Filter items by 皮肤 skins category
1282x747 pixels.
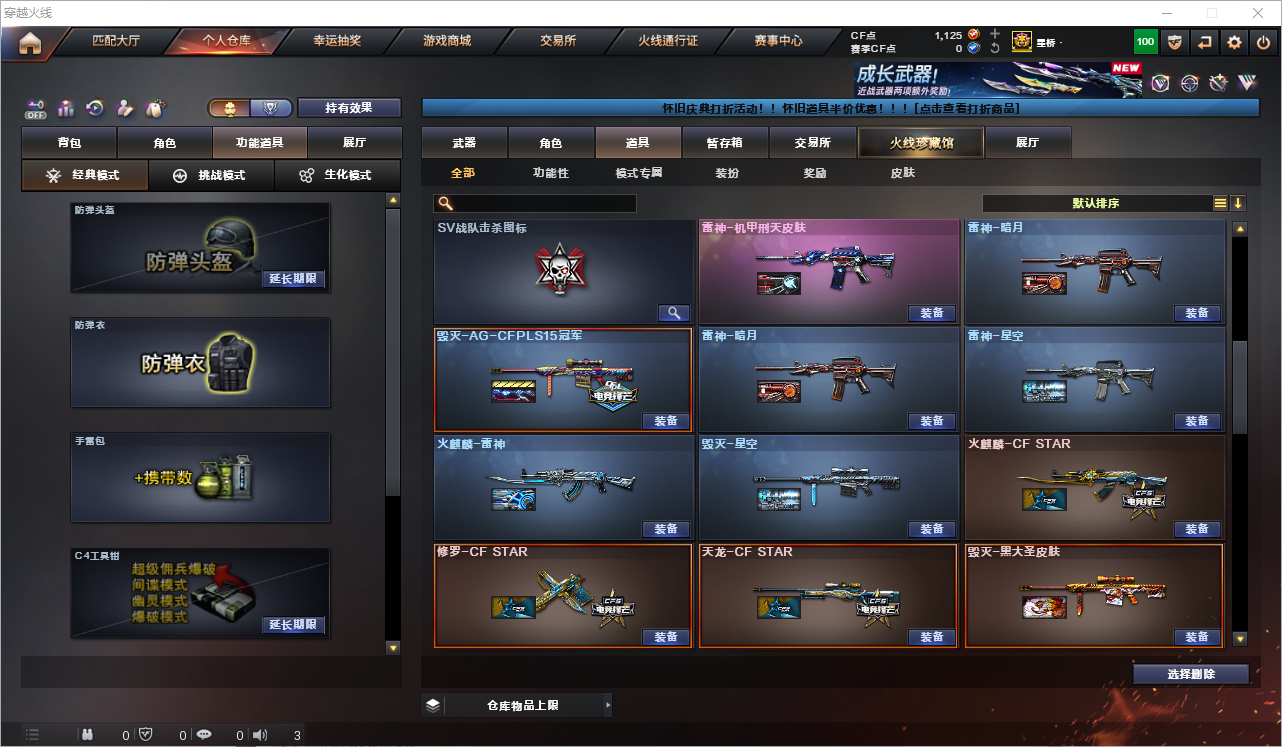pyautogui.click(x=902, y=173)
